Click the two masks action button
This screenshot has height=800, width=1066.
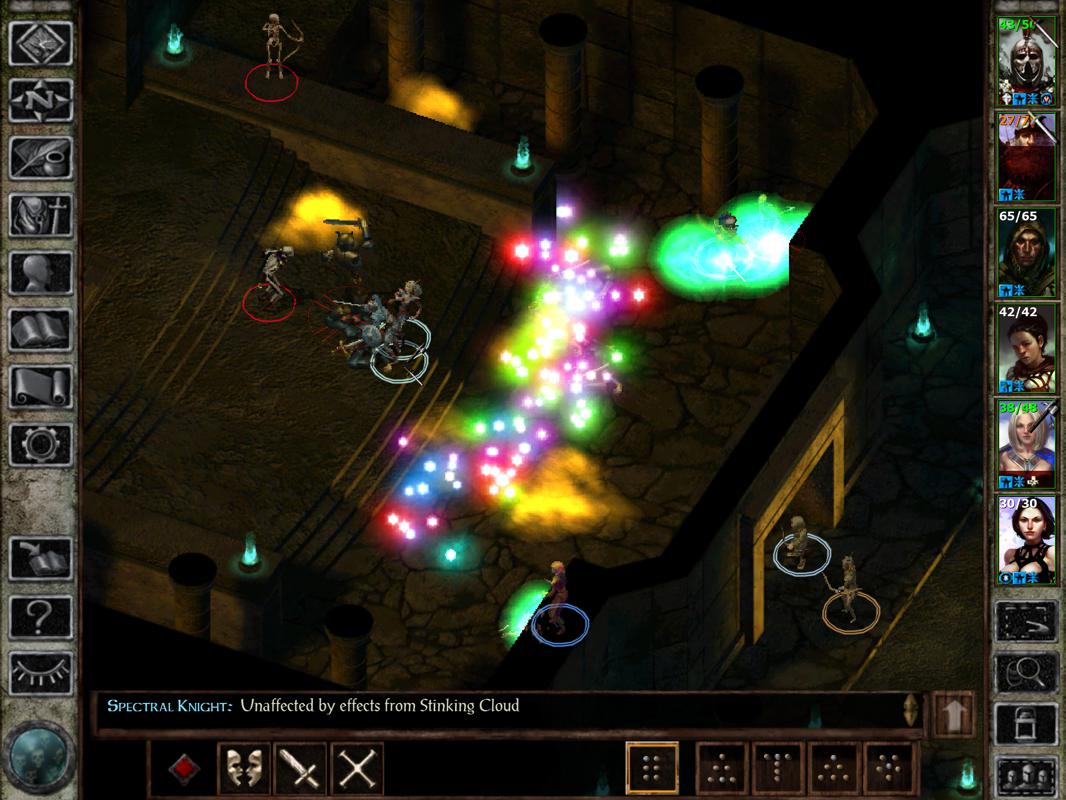tap(243, 769)
